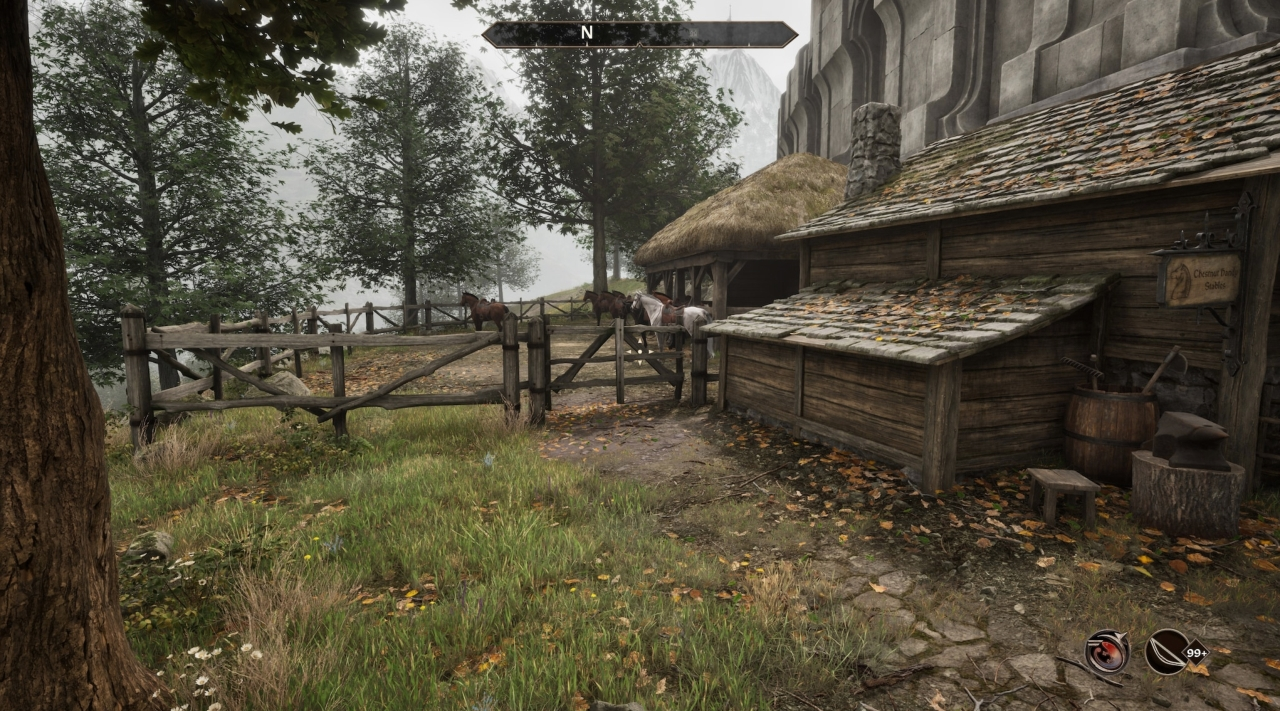Select the equipped spell icon with red swirl

(x=1107, y=651)
